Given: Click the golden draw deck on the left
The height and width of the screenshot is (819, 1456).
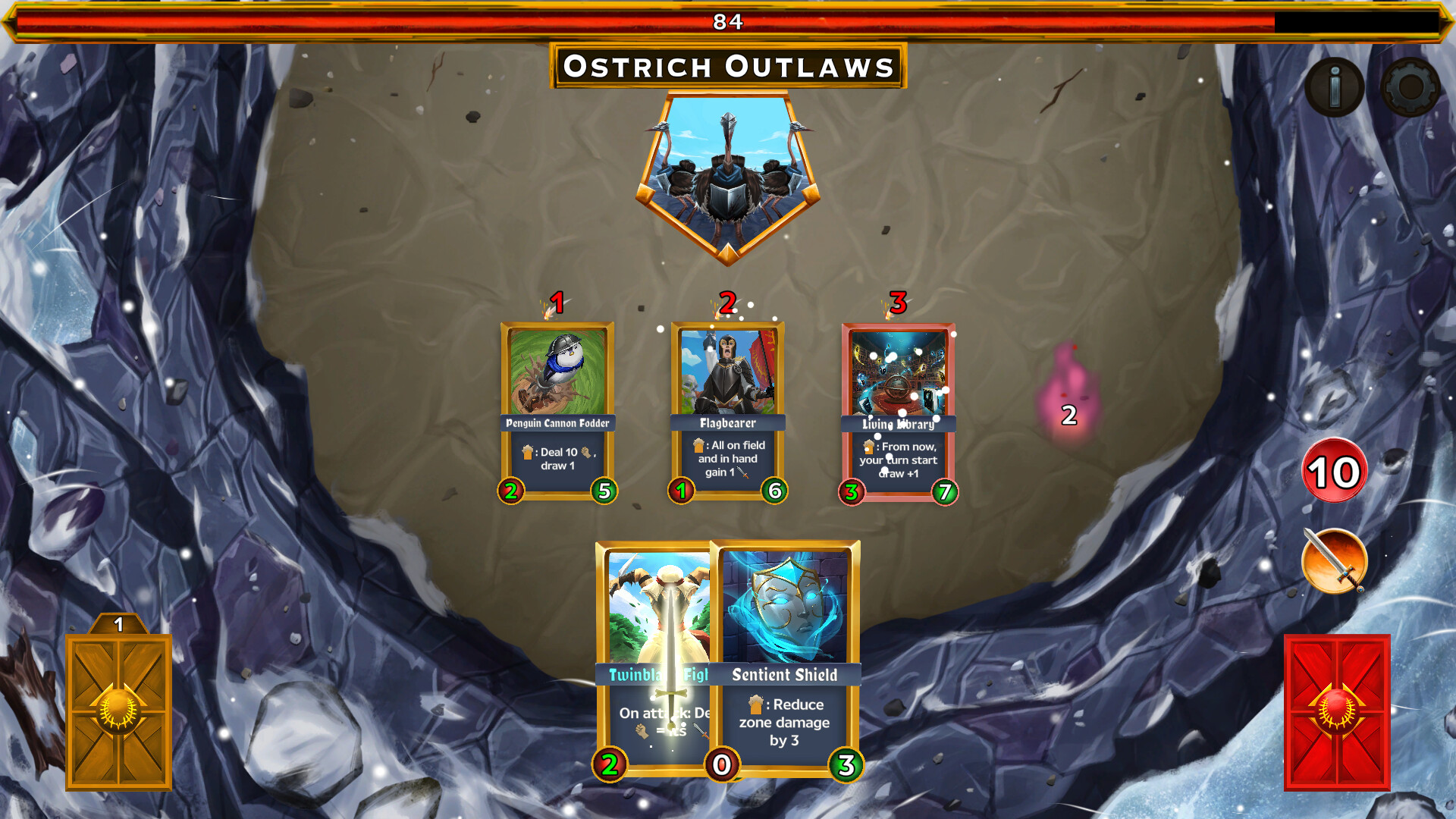Looking at the screenshot, I should (120, 713).
